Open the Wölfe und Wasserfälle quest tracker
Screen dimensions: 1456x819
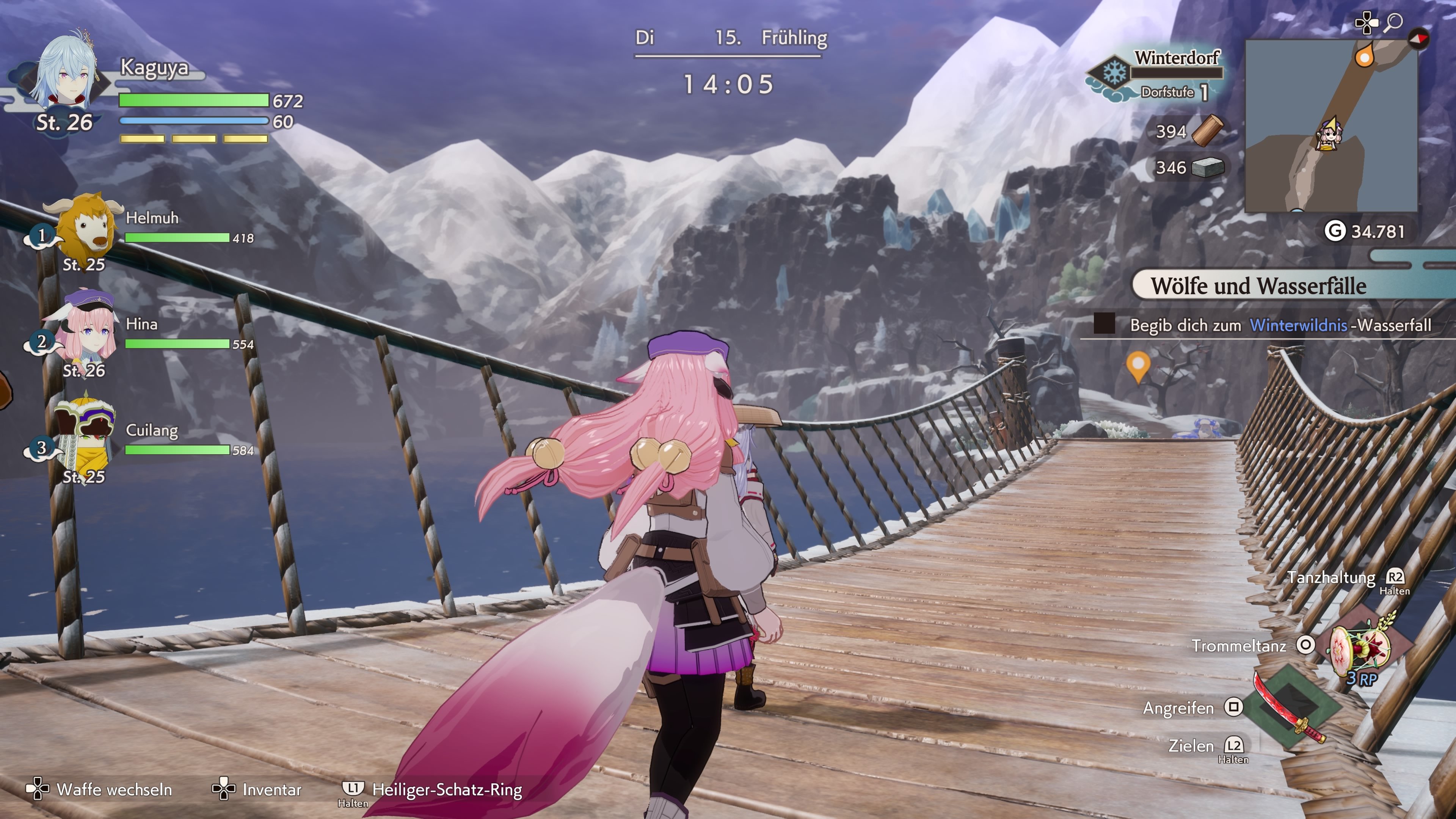point(1258,286)
